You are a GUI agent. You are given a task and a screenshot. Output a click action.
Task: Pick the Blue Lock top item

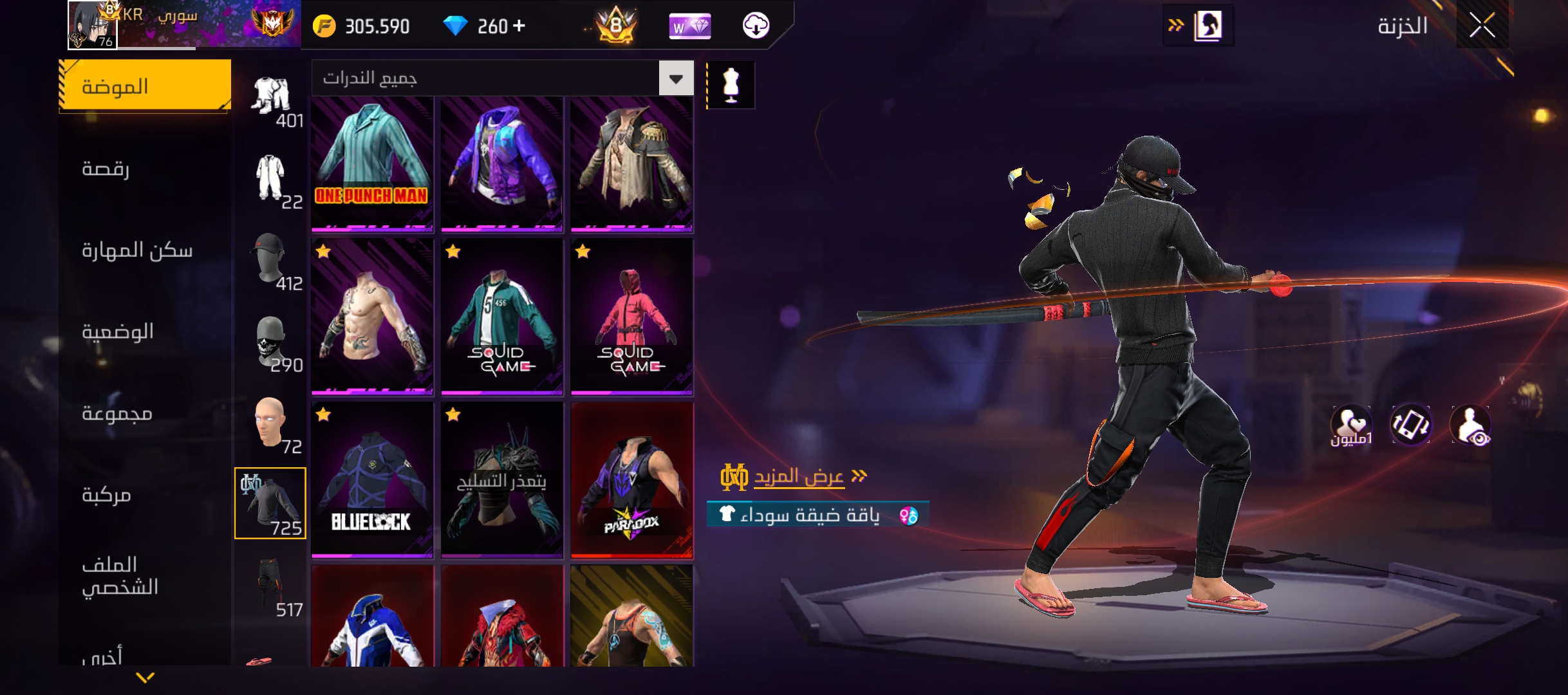[x=372, y=480]
